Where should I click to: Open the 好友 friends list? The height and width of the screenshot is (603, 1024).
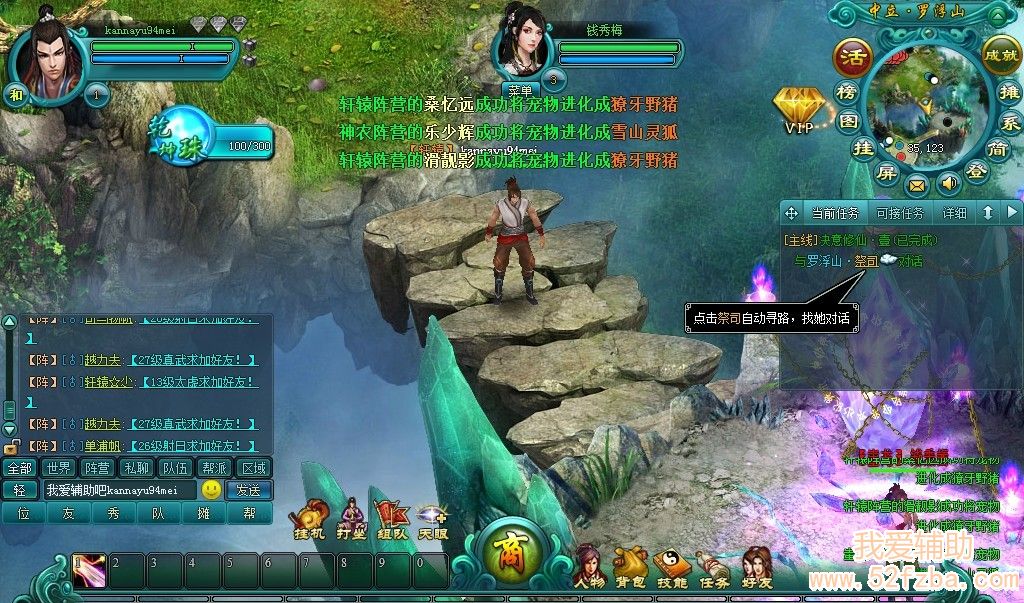point(757,565)
